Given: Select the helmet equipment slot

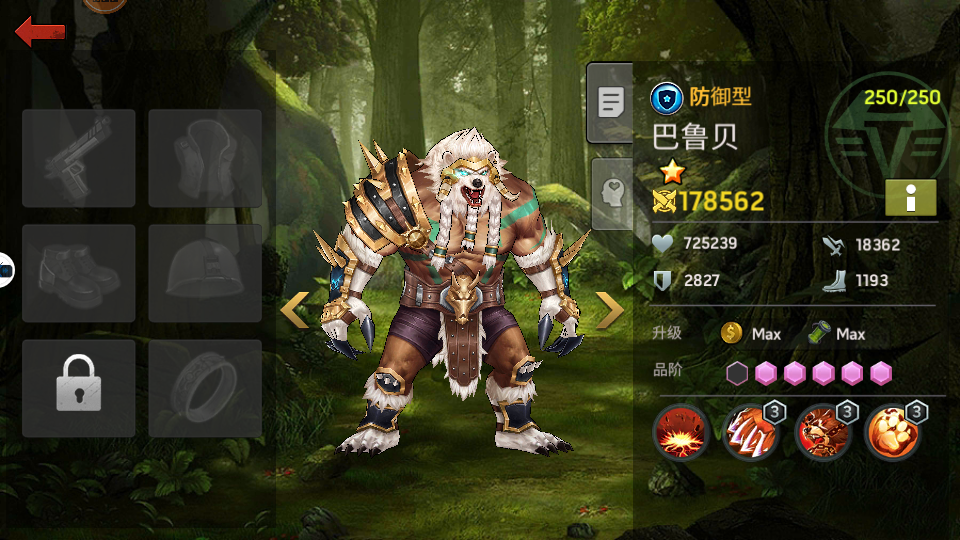Looking at the screenshot, I should [205, 273].
